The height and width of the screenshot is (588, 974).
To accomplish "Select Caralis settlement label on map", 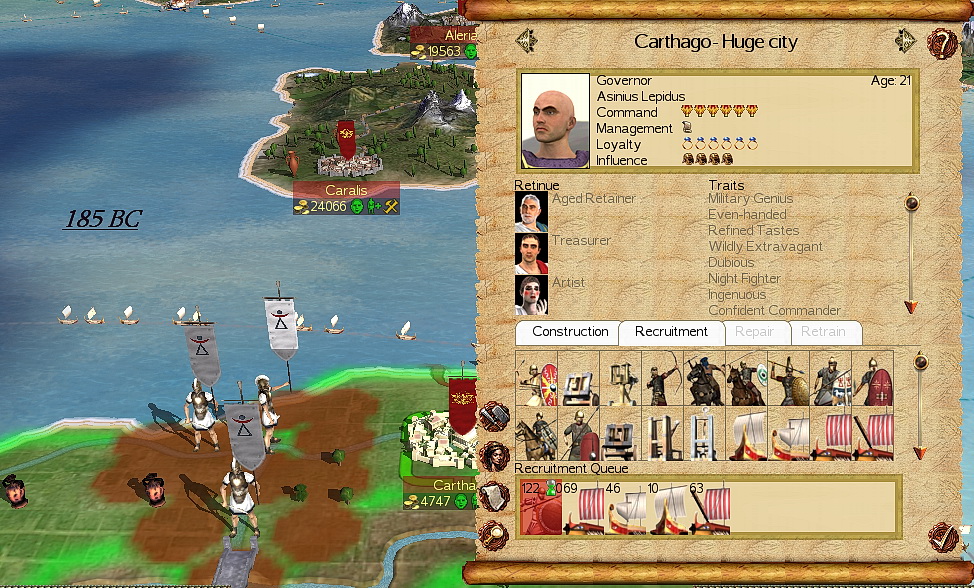I will click(x=346, y=190).
